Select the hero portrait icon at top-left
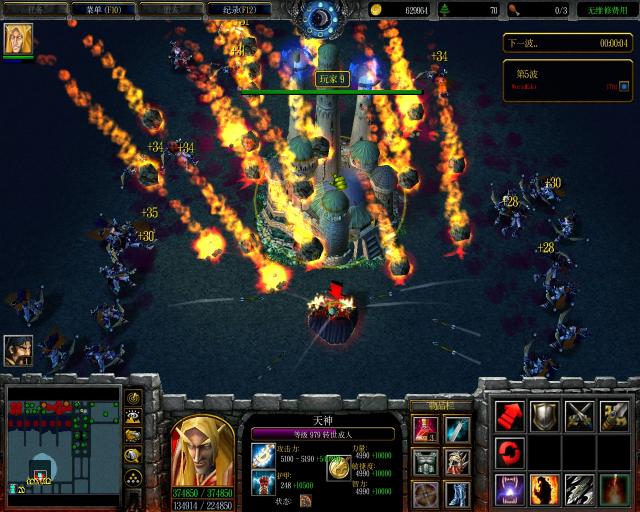 (18, 39)
